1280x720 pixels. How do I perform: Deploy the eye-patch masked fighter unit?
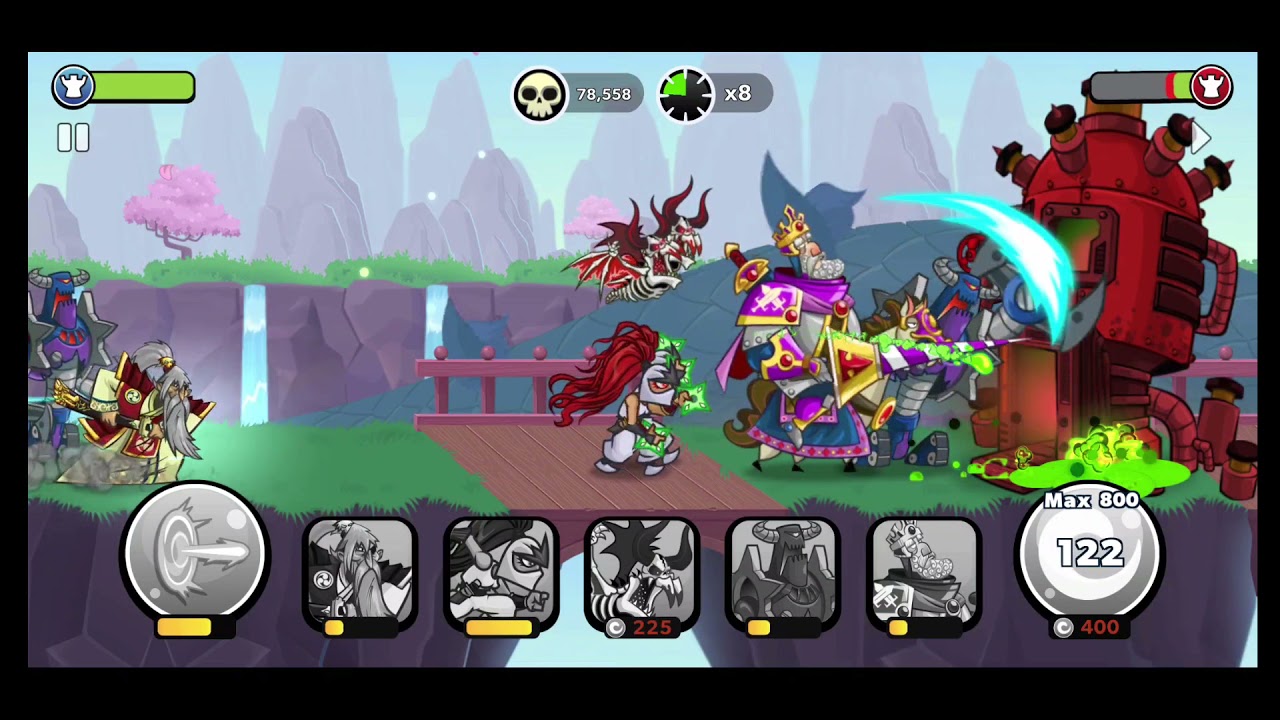501,570
